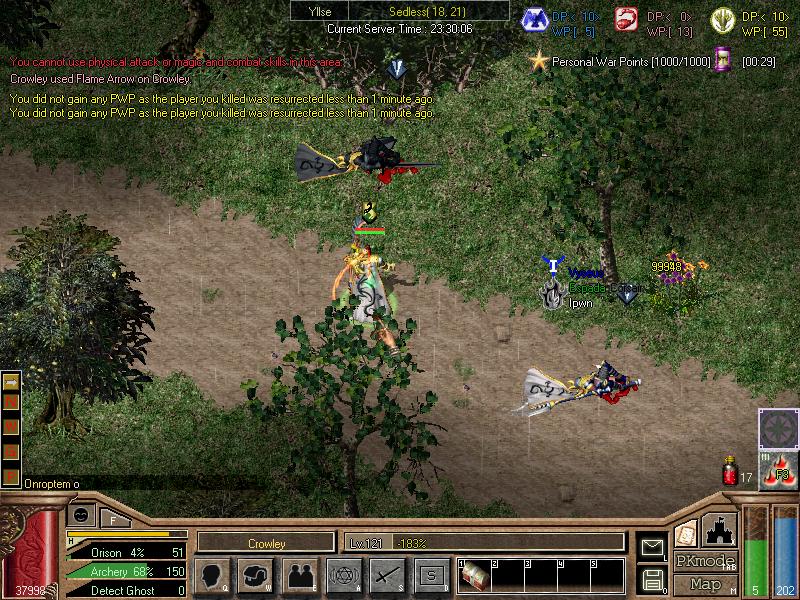Toggle PKmode on the bottom panel

[x=705, y=562]
